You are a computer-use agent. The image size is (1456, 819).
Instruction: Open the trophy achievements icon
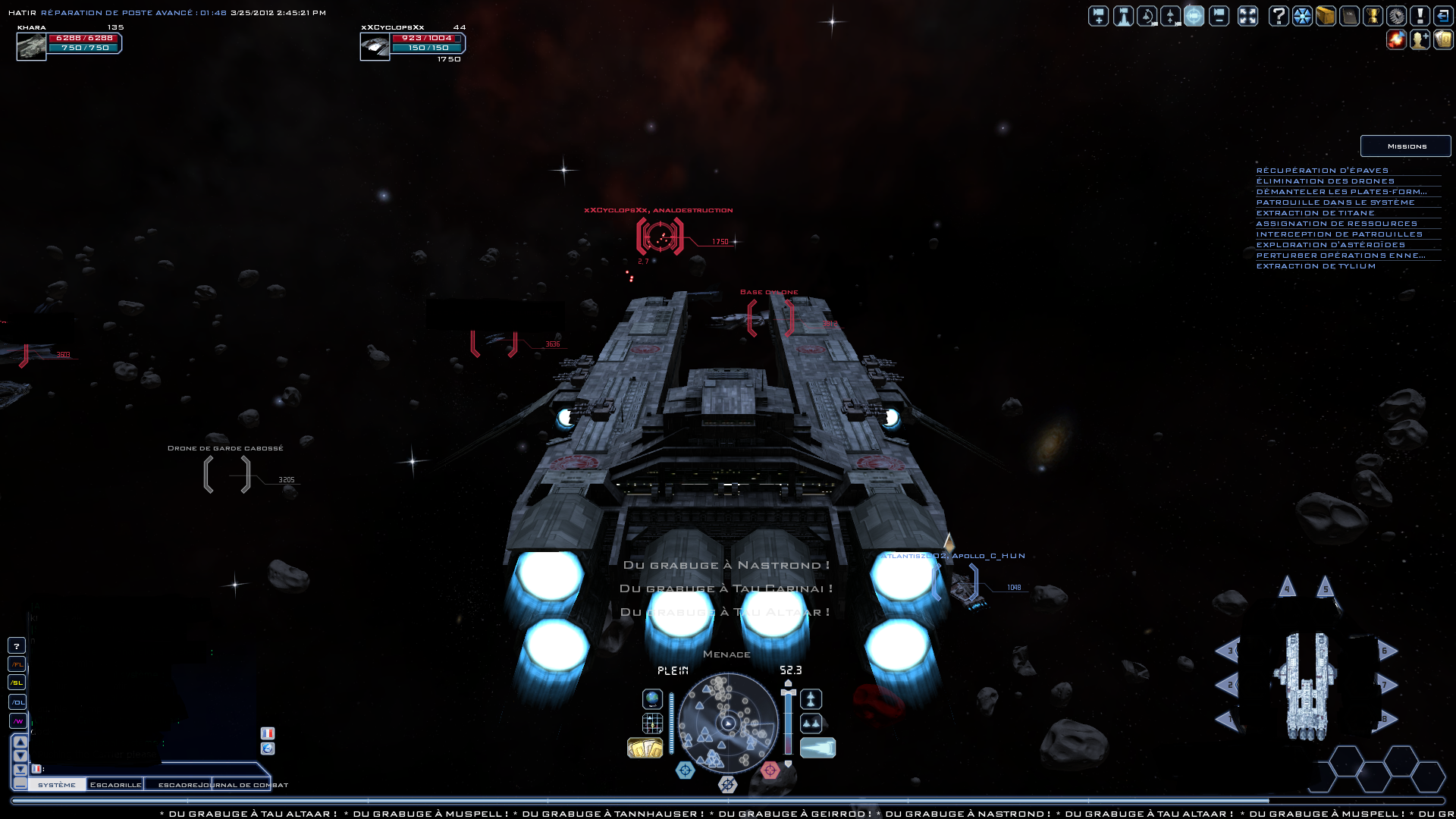point(1373,16)
